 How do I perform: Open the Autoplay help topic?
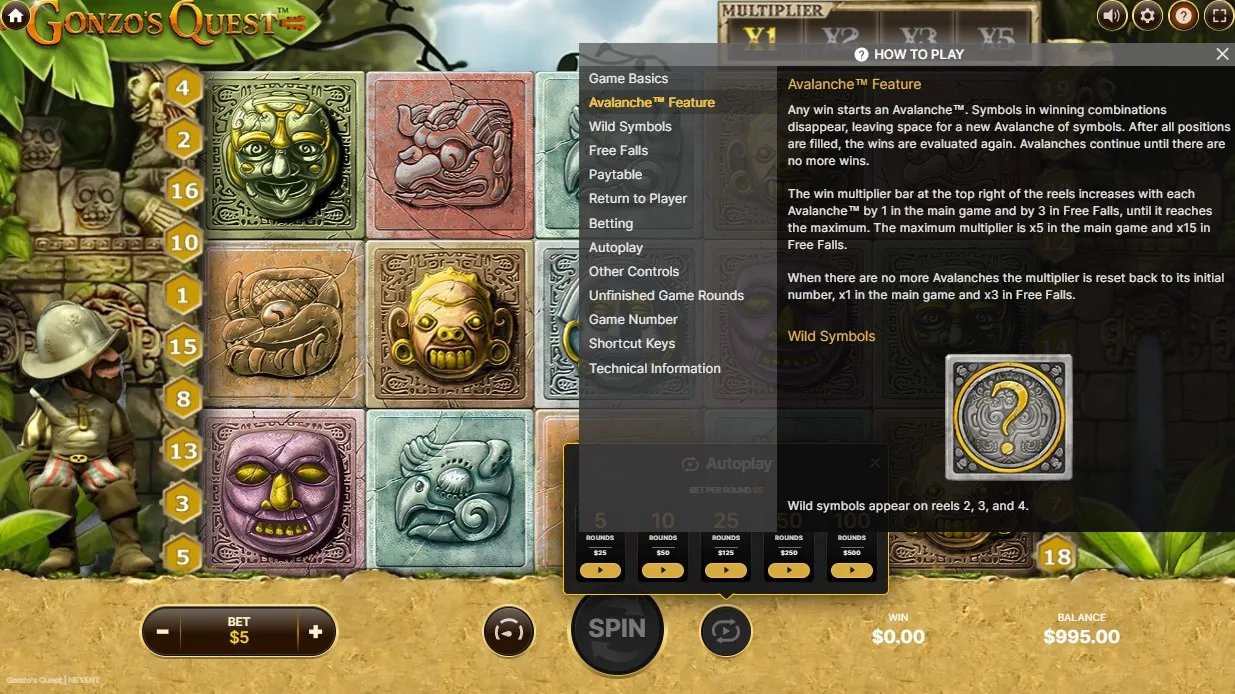tap(615, 247)
